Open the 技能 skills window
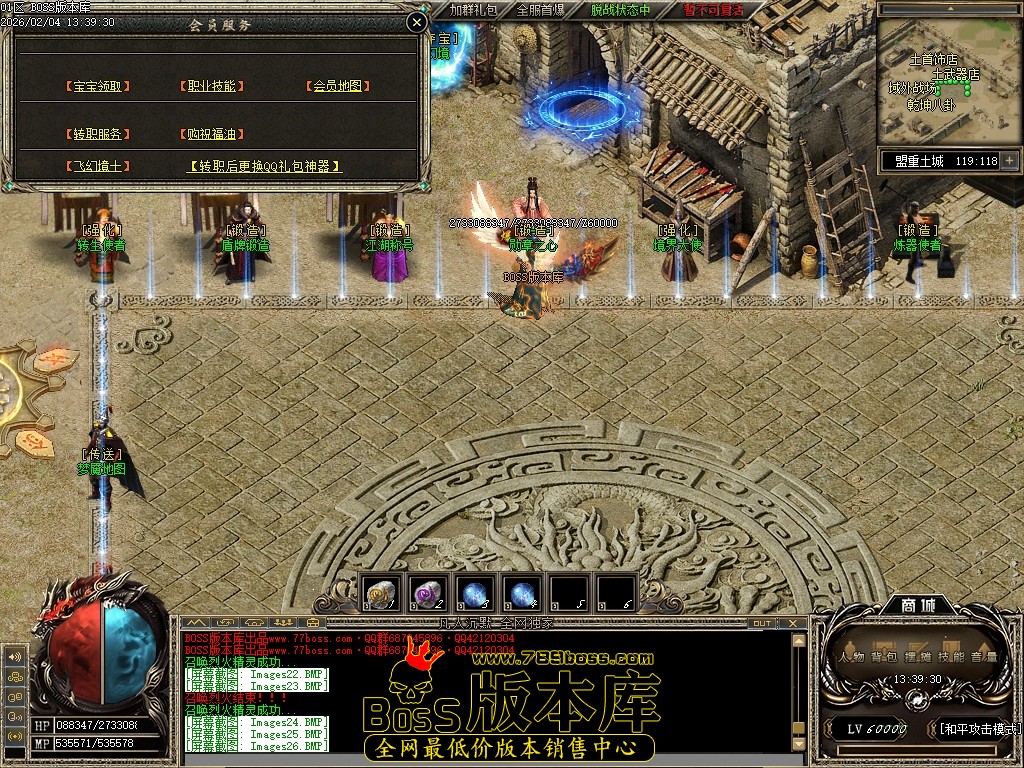The height and width of the screenshot is (768, 1024). tap(951, 657)
